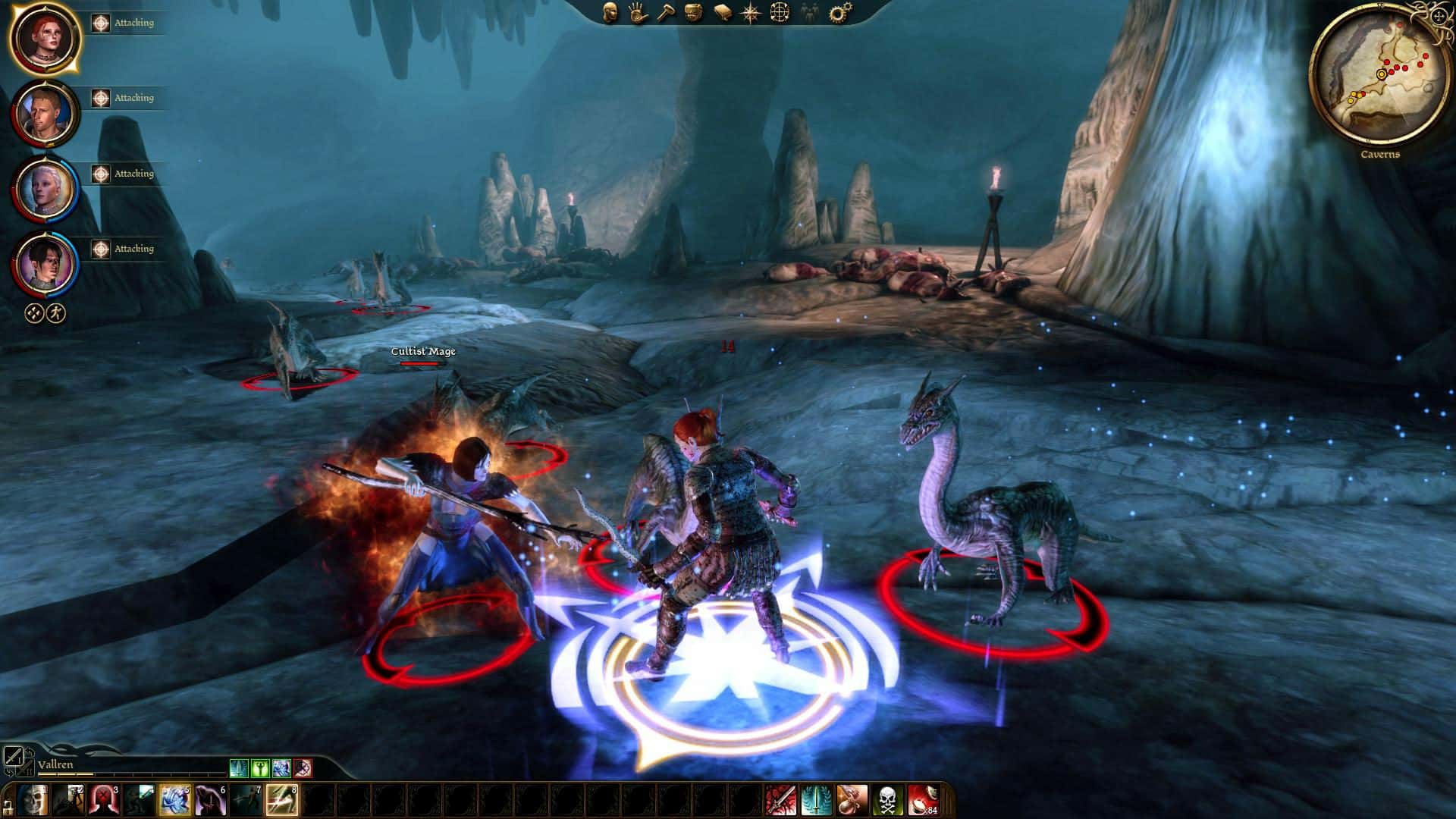1456x819 pixels.
Task: Toggle hold position below the party portraits
Action: coord(32,312)
